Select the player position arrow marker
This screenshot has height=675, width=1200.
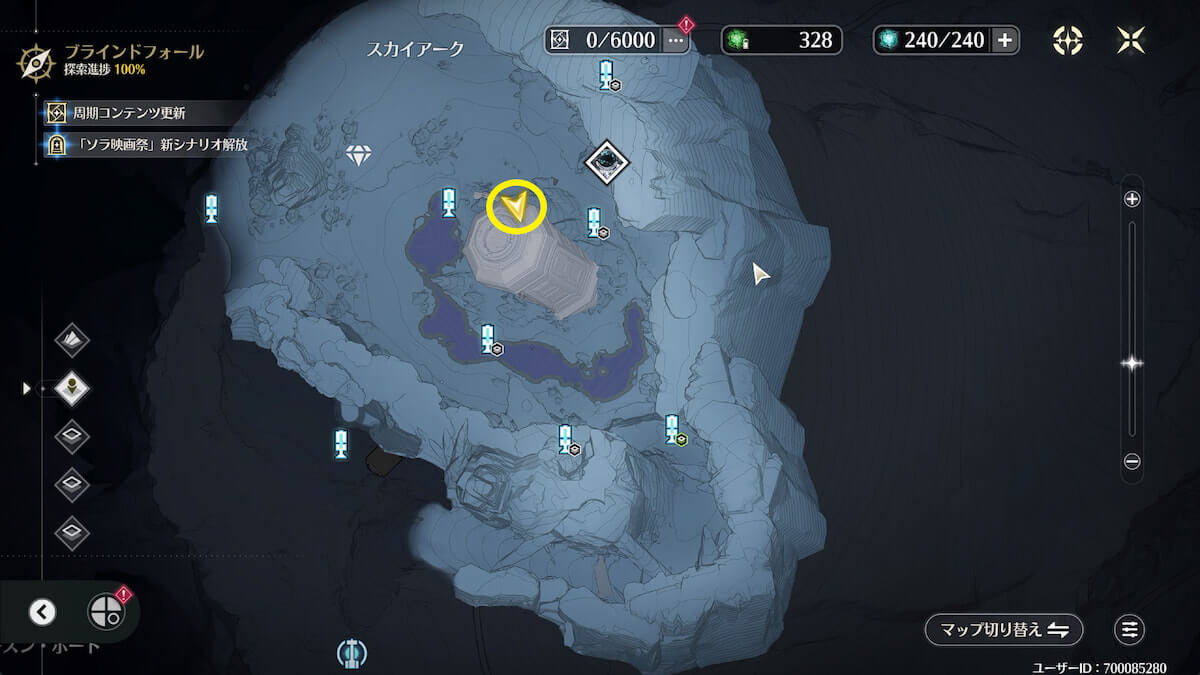[516, 207]
